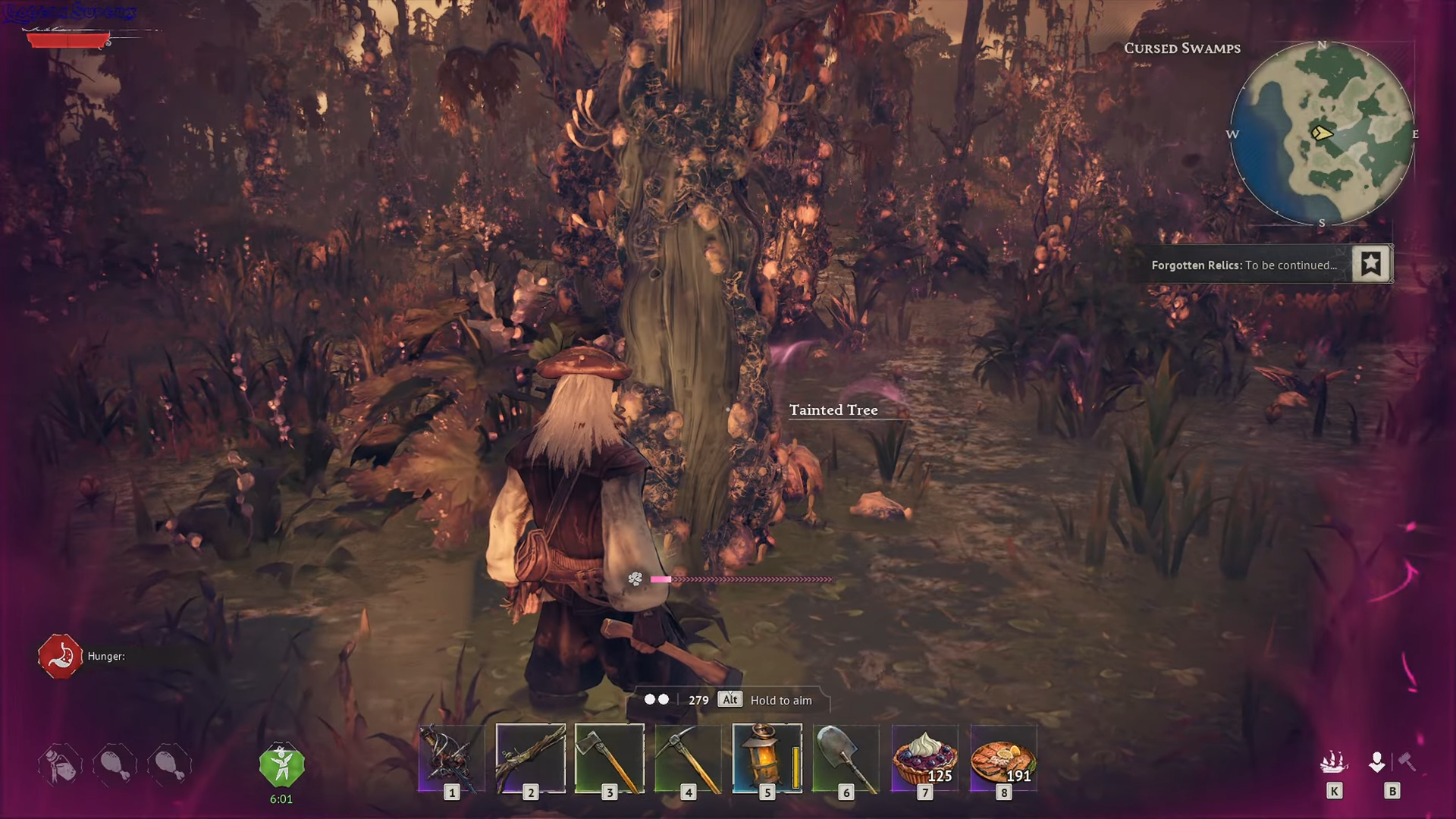Check the green buff icon with timer
The image size is (1456, 819).
(281, 766)
